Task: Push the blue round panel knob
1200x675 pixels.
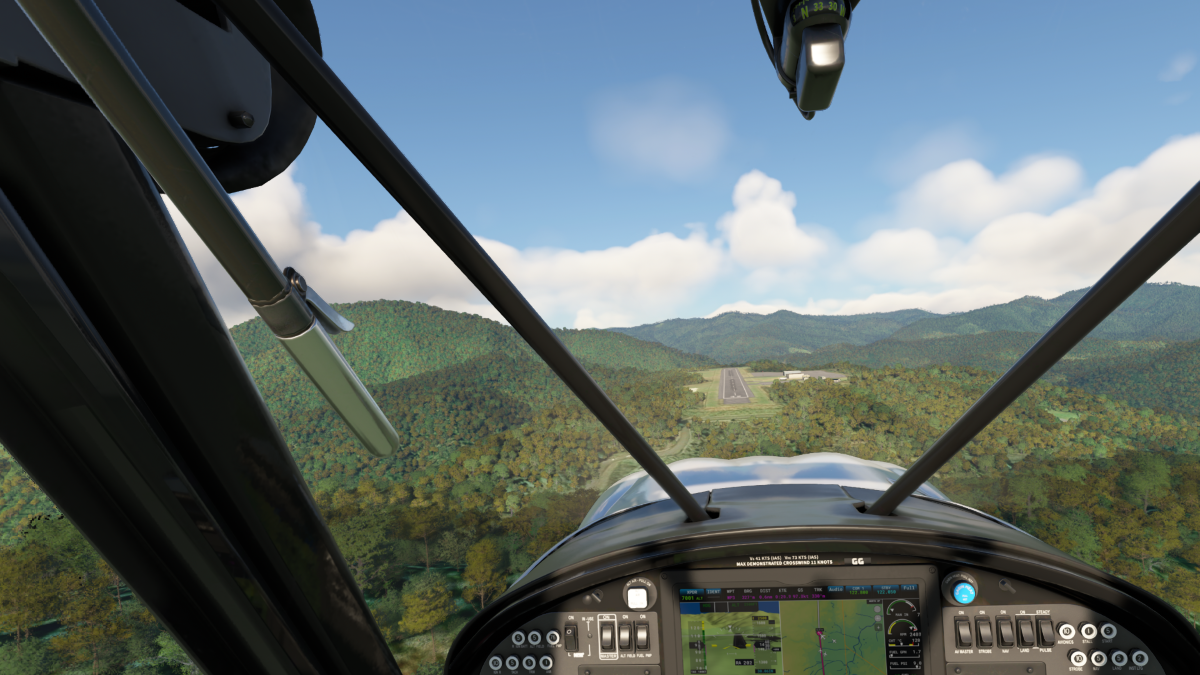Action: (x=963, y=591)
